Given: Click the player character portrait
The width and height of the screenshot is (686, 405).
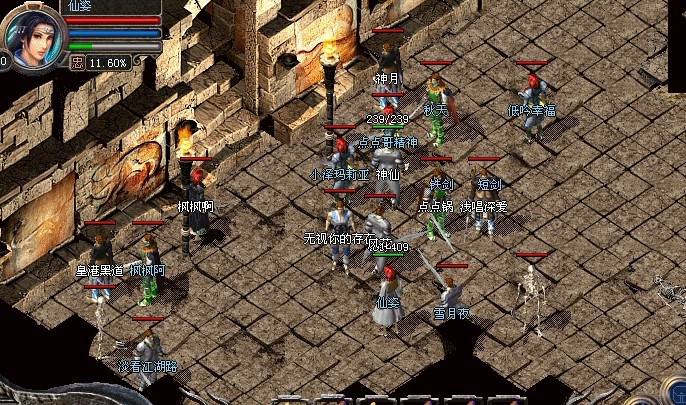Looking at the screenshot, I should pyautogui.click(x=31, y=34).
